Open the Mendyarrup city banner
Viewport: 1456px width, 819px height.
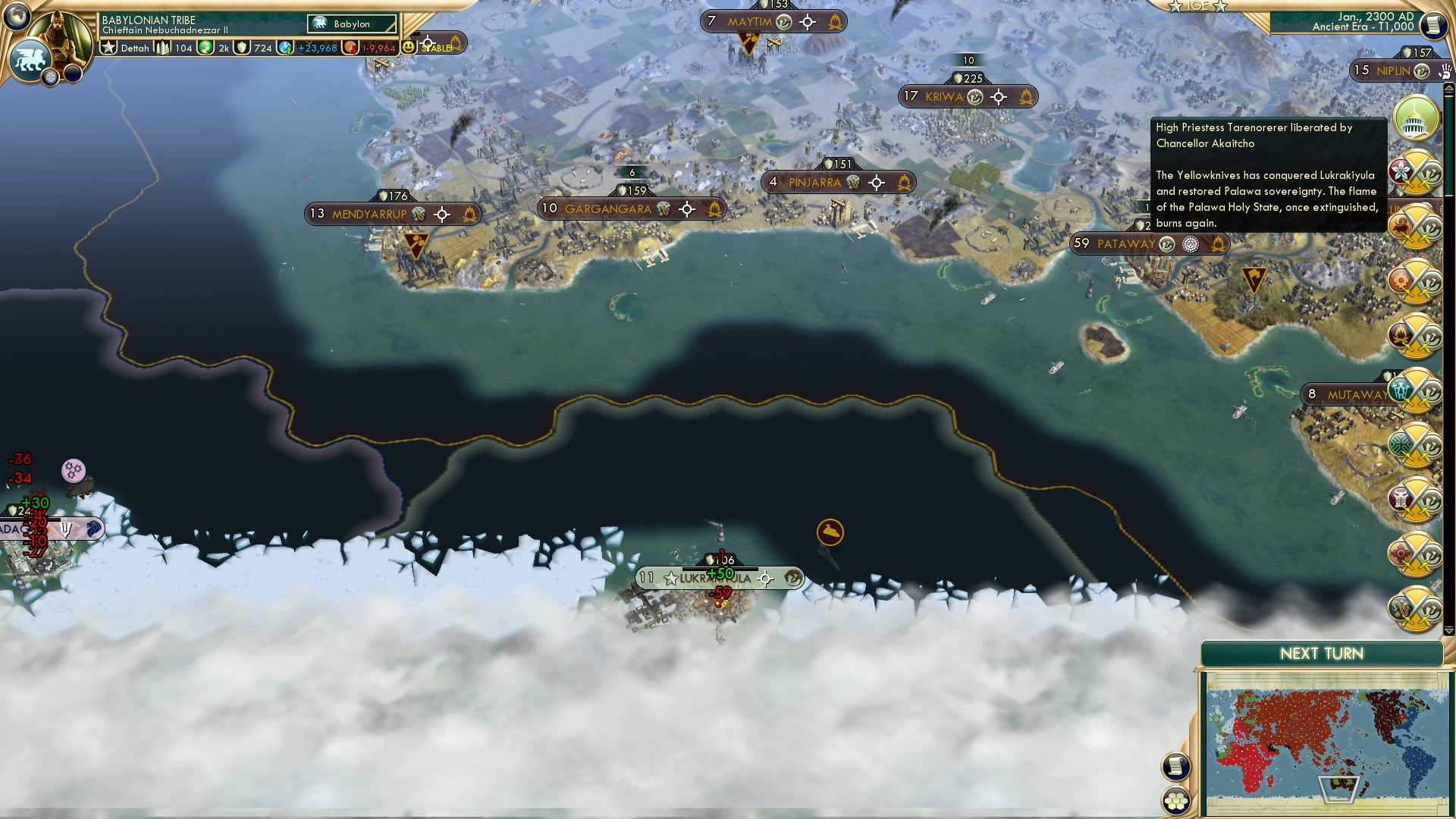pyautogui.click(x=369, y=215)
